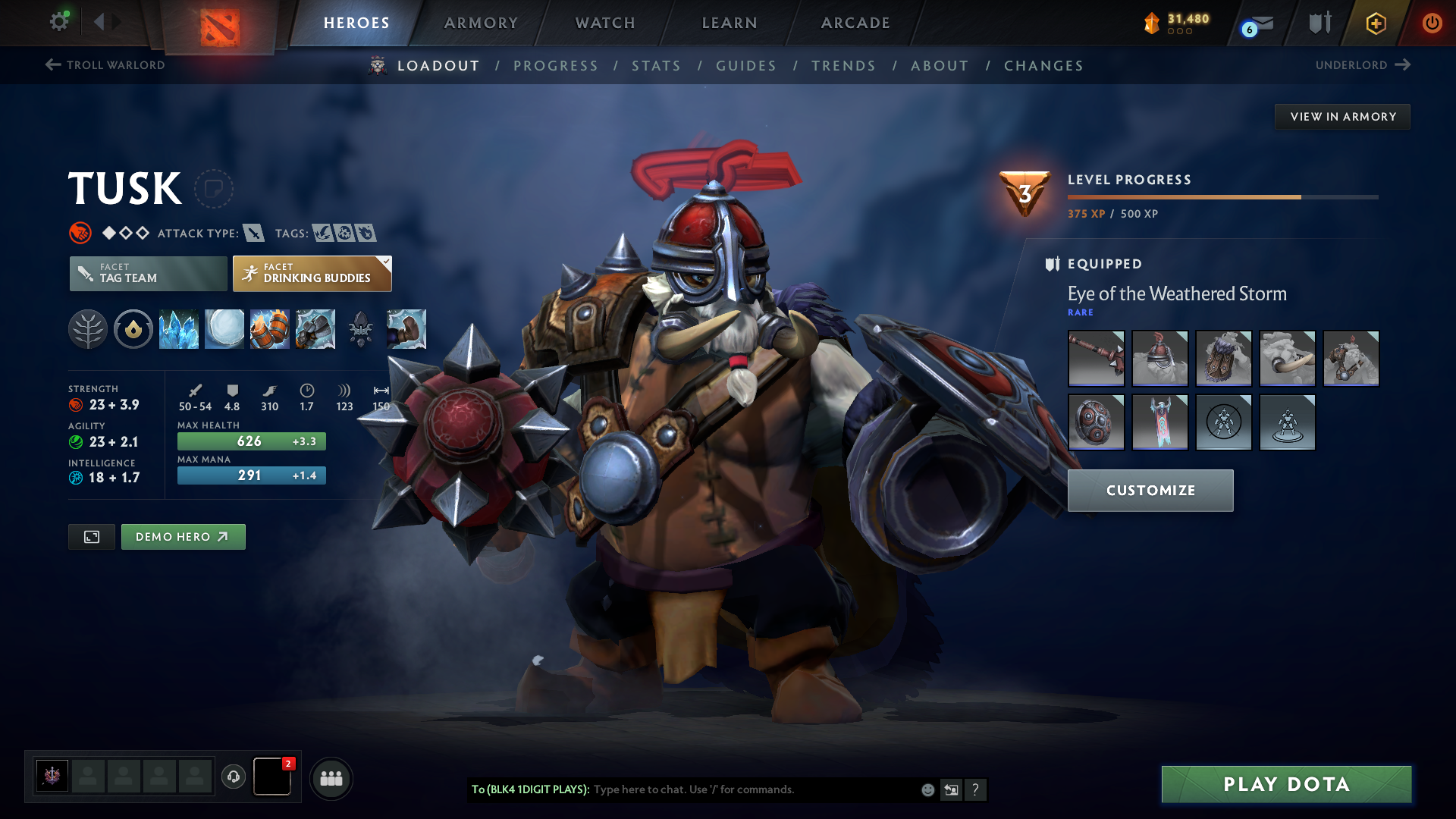Select the Ice Shards ability icon
1456x819 pixels.
(179, 329)
